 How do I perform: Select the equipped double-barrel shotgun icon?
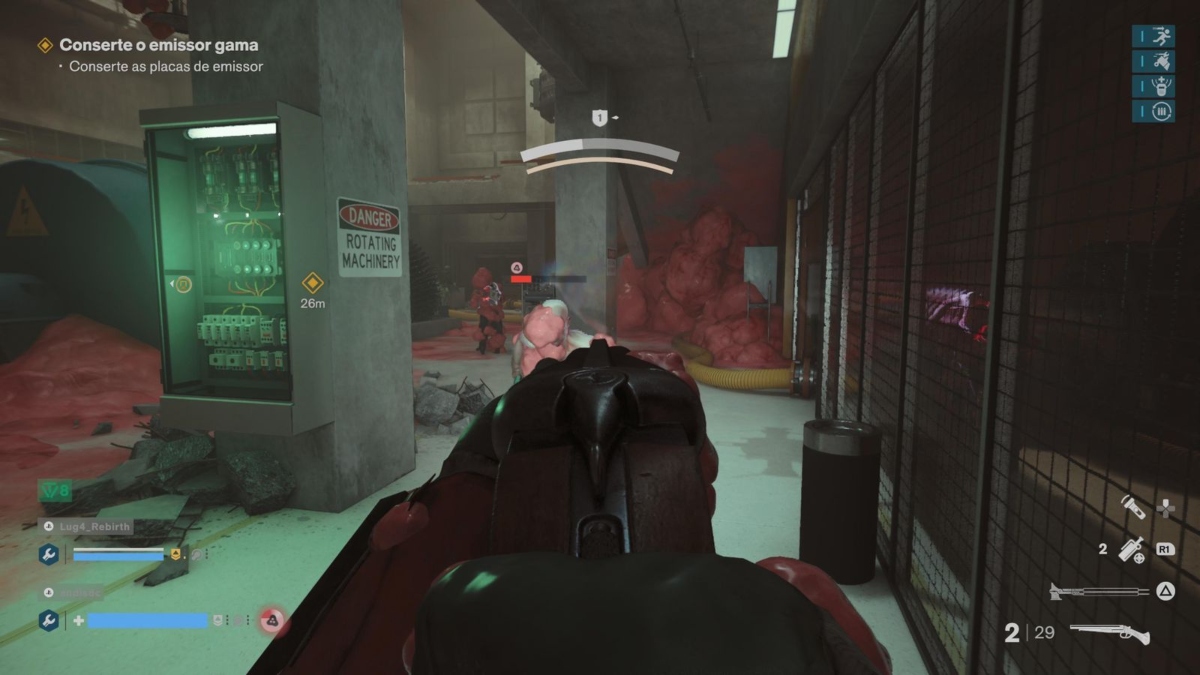click(1109, 633)
